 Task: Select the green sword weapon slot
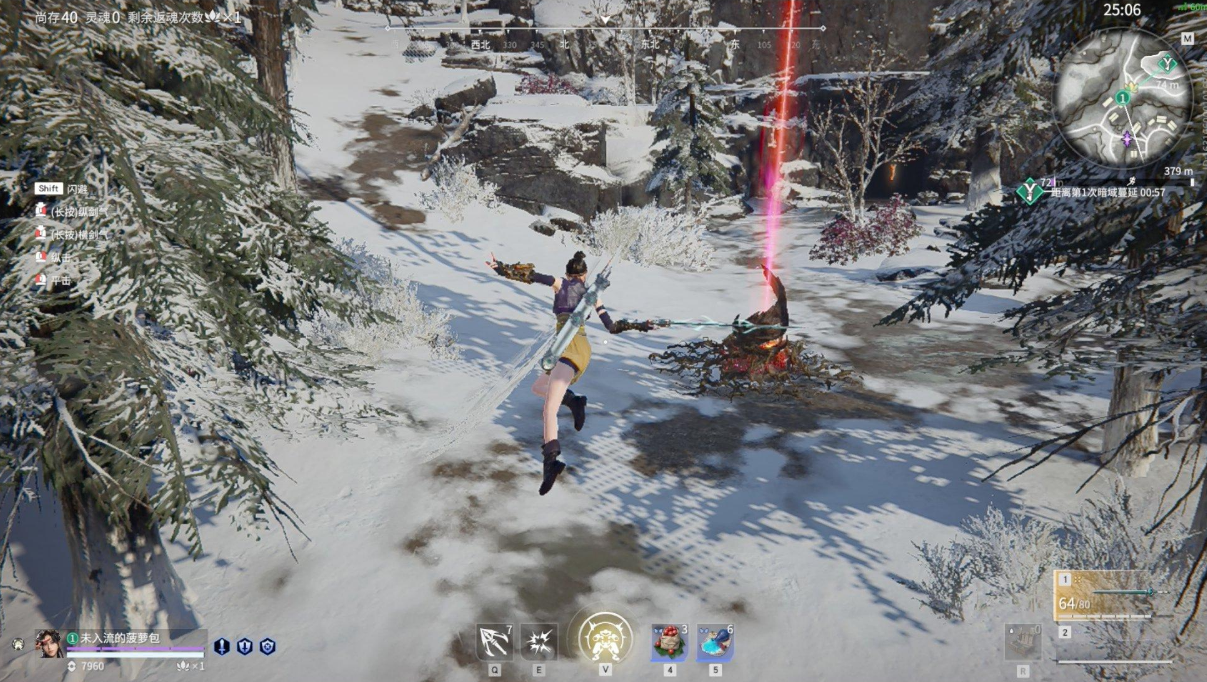click(1112, 595)
